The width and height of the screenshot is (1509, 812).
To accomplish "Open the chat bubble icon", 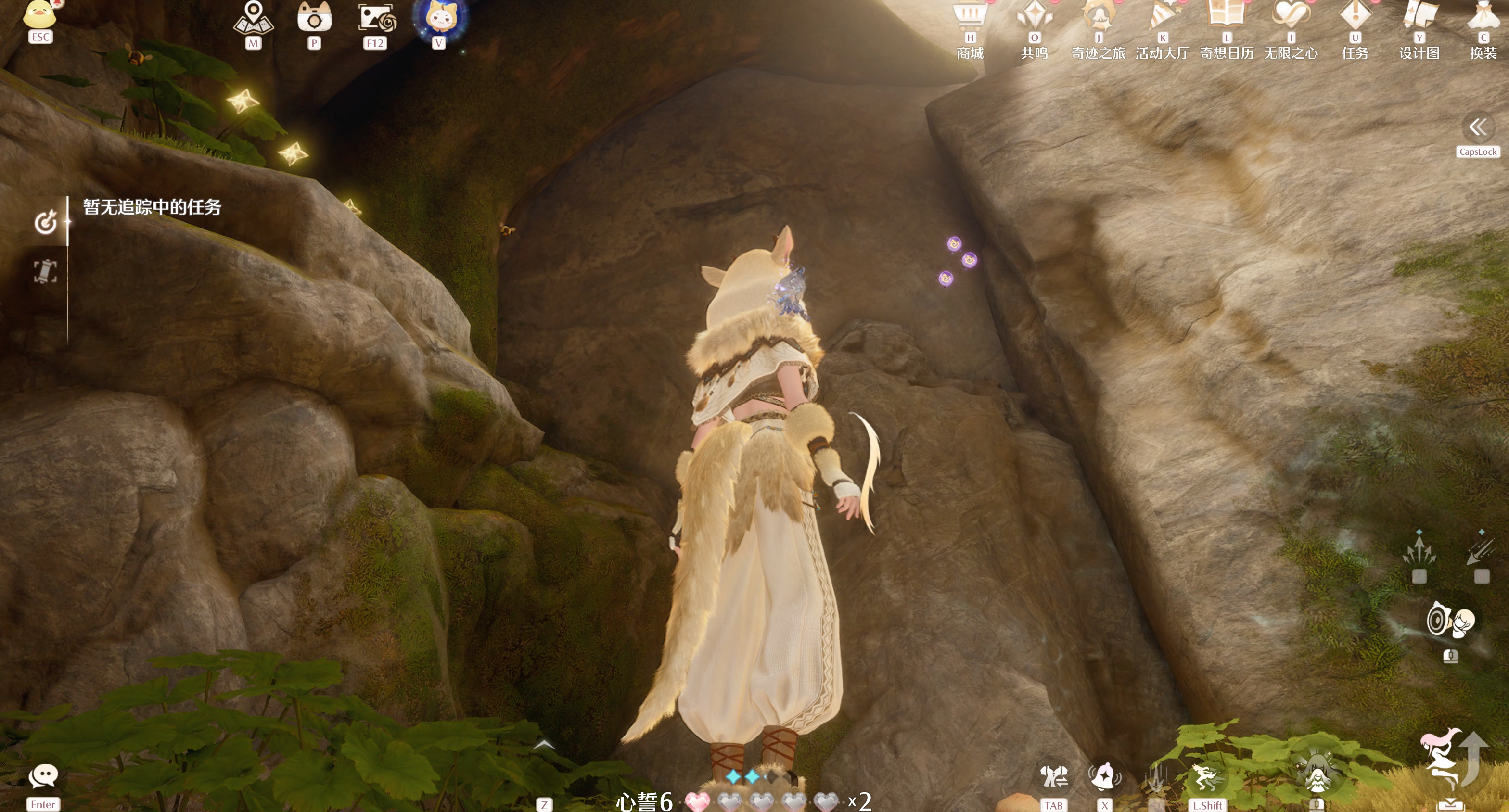I will tap(43, 776).
